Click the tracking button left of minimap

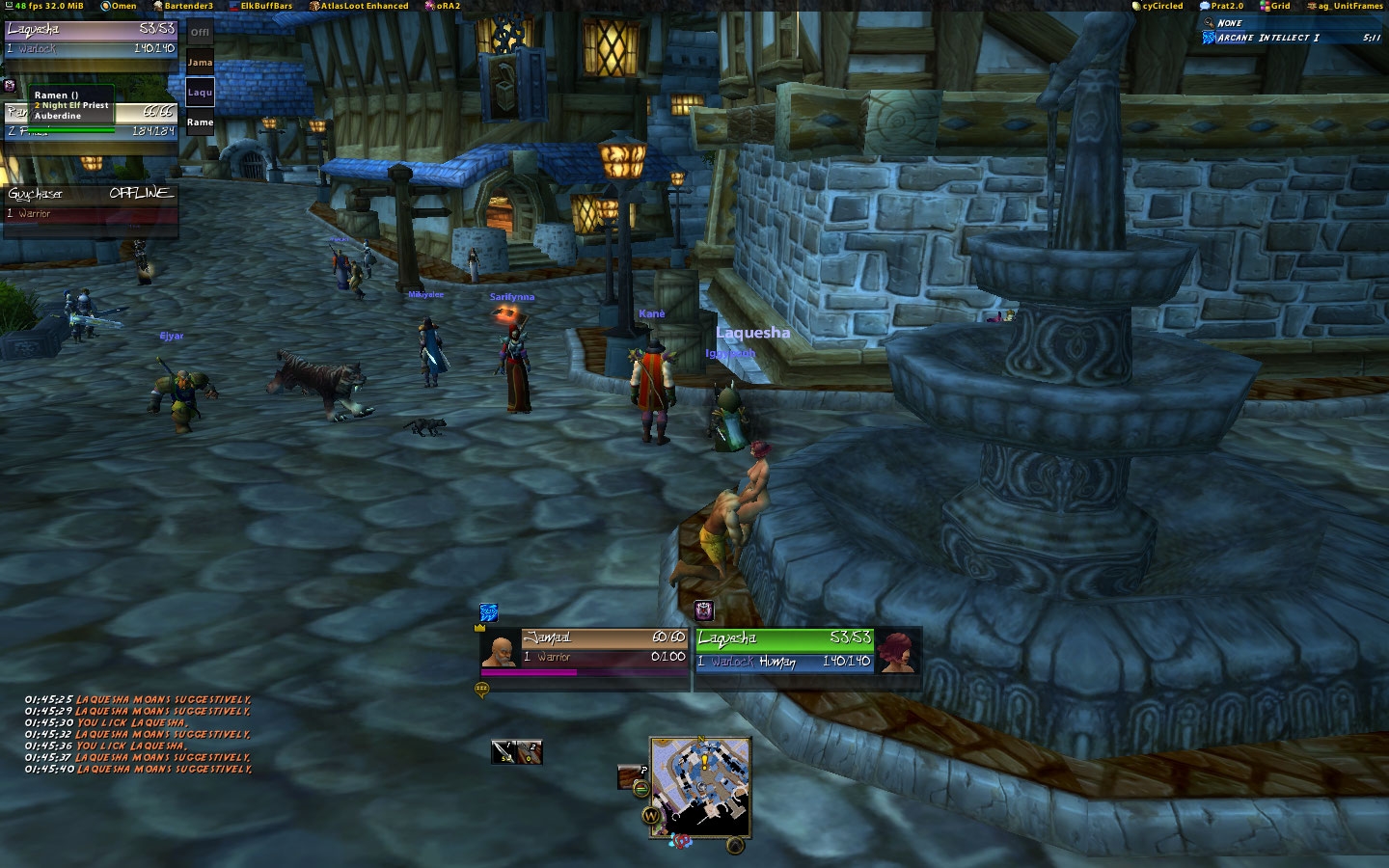click(631, 775)
